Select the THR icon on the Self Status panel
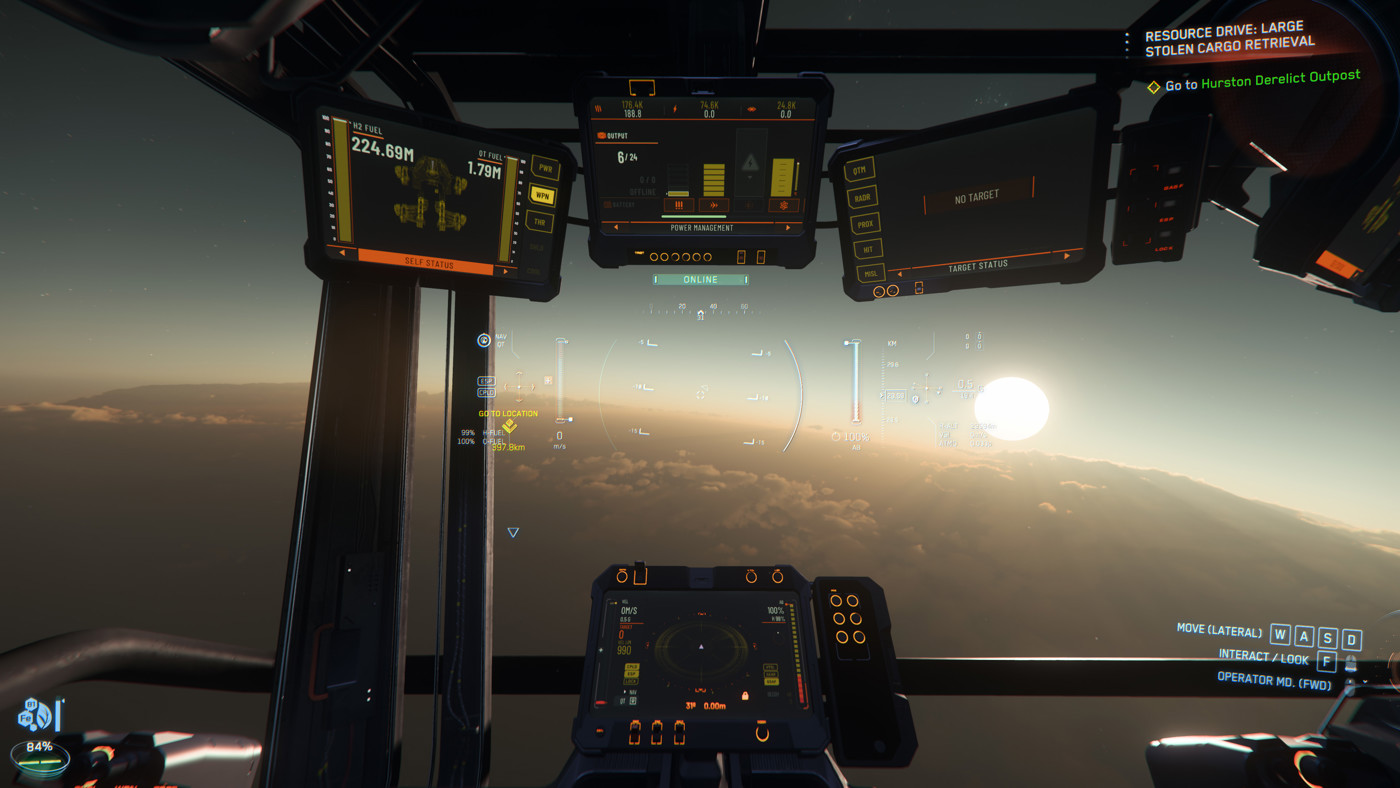Viewport: 1400px width, 788px height. coord(542,221)
